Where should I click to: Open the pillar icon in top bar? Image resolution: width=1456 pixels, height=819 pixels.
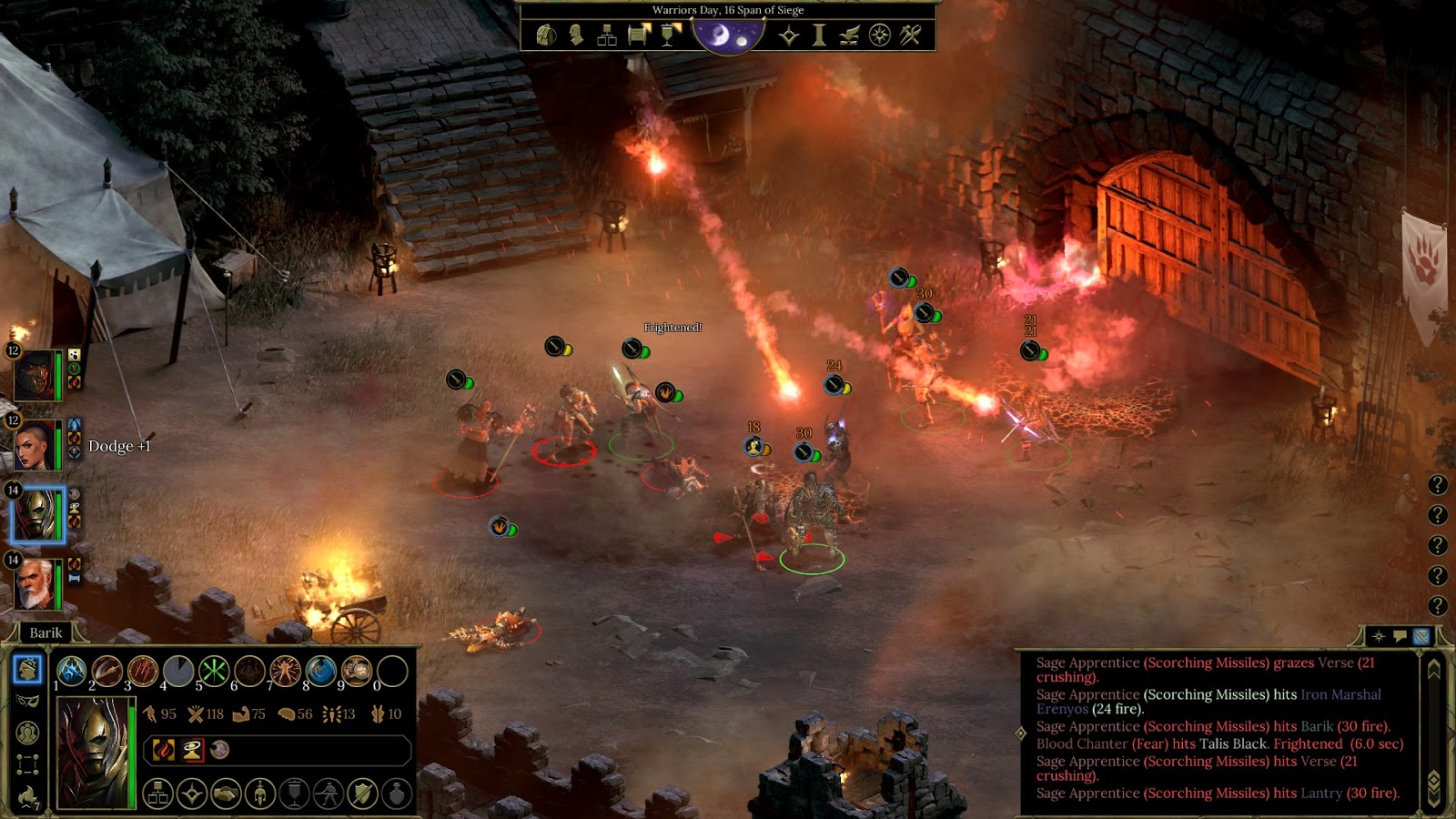pyautogui.click(x=819, y=35)
